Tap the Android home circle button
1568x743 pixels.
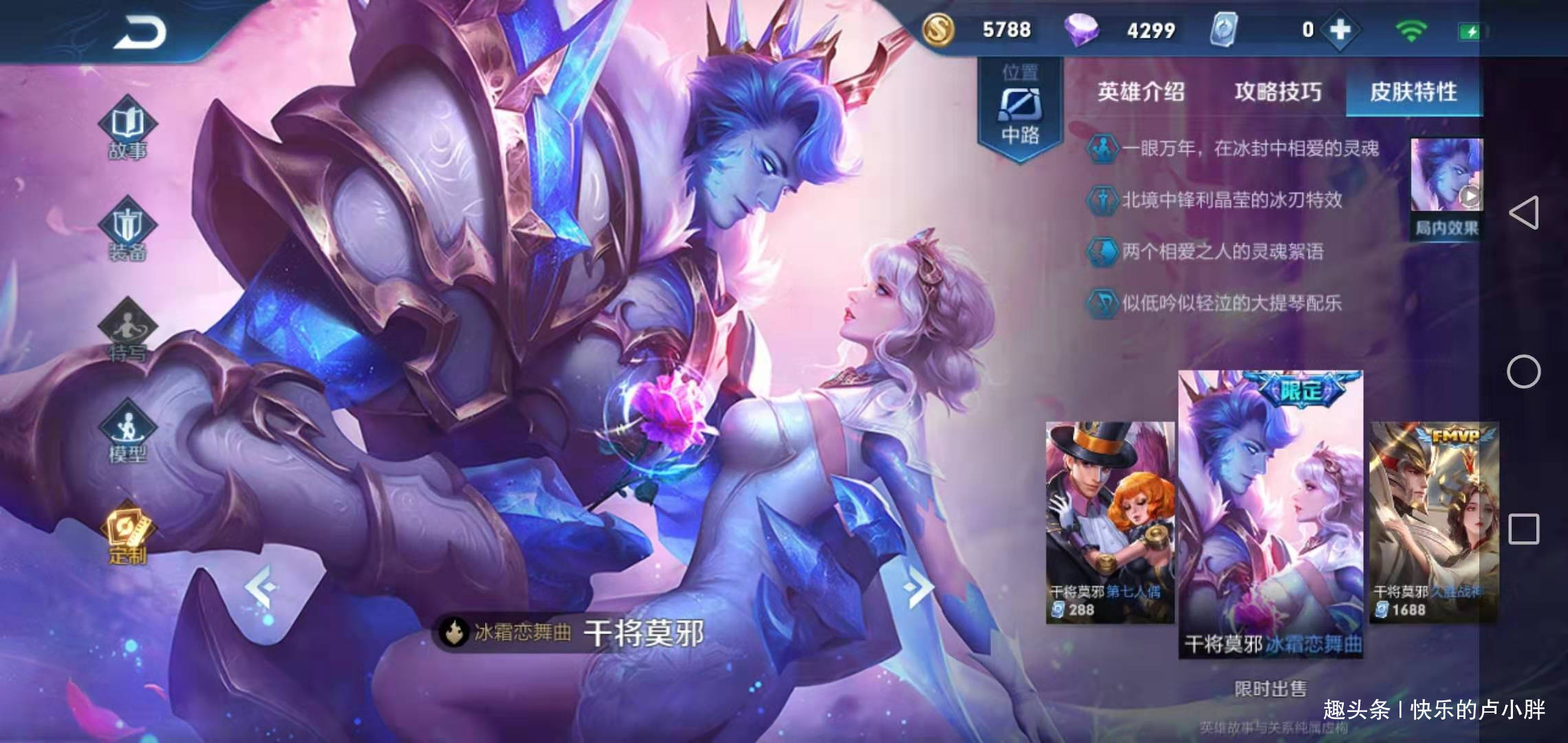[1523, 372]
